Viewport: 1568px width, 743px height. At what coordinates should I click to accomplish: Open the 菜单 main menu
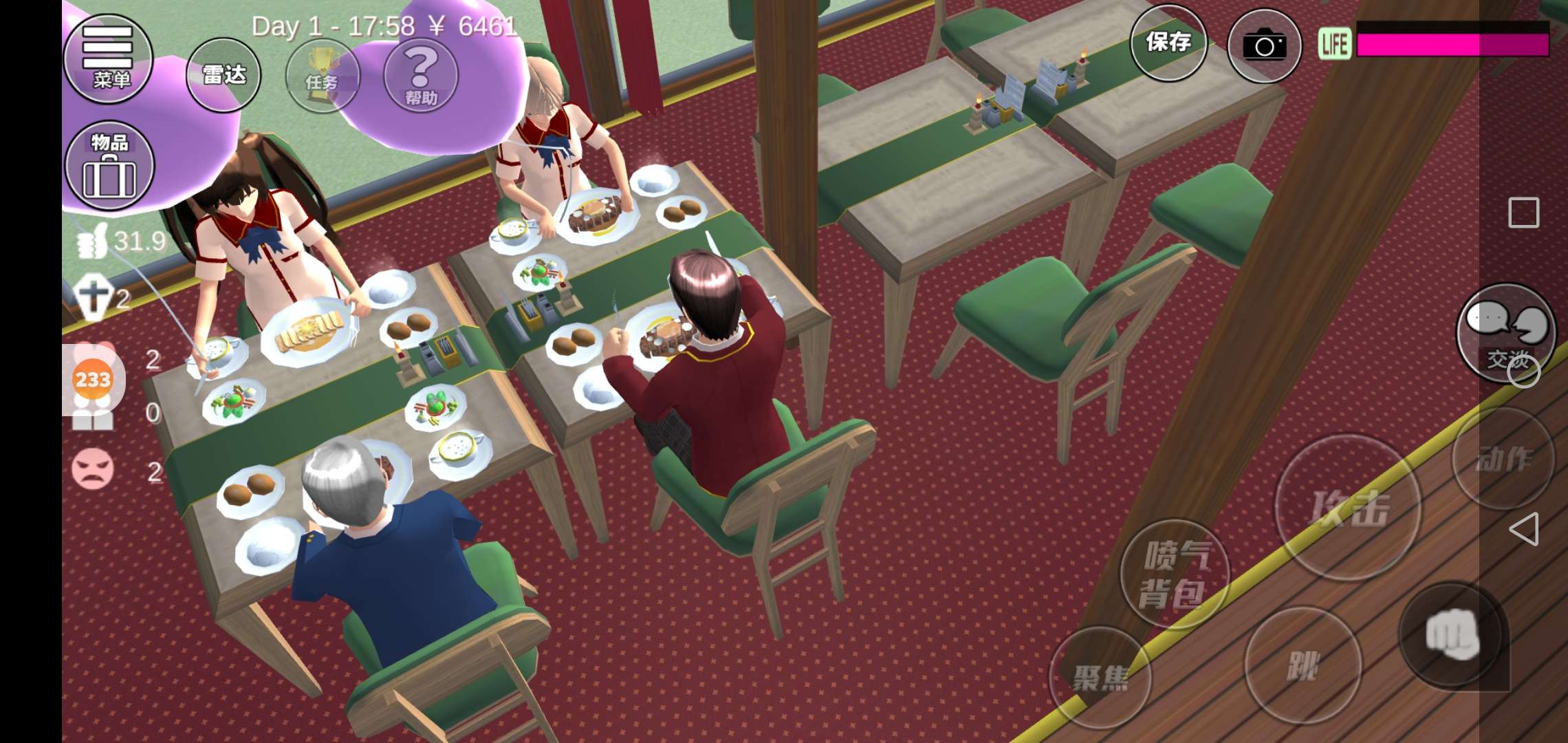[x=108, y=58]
